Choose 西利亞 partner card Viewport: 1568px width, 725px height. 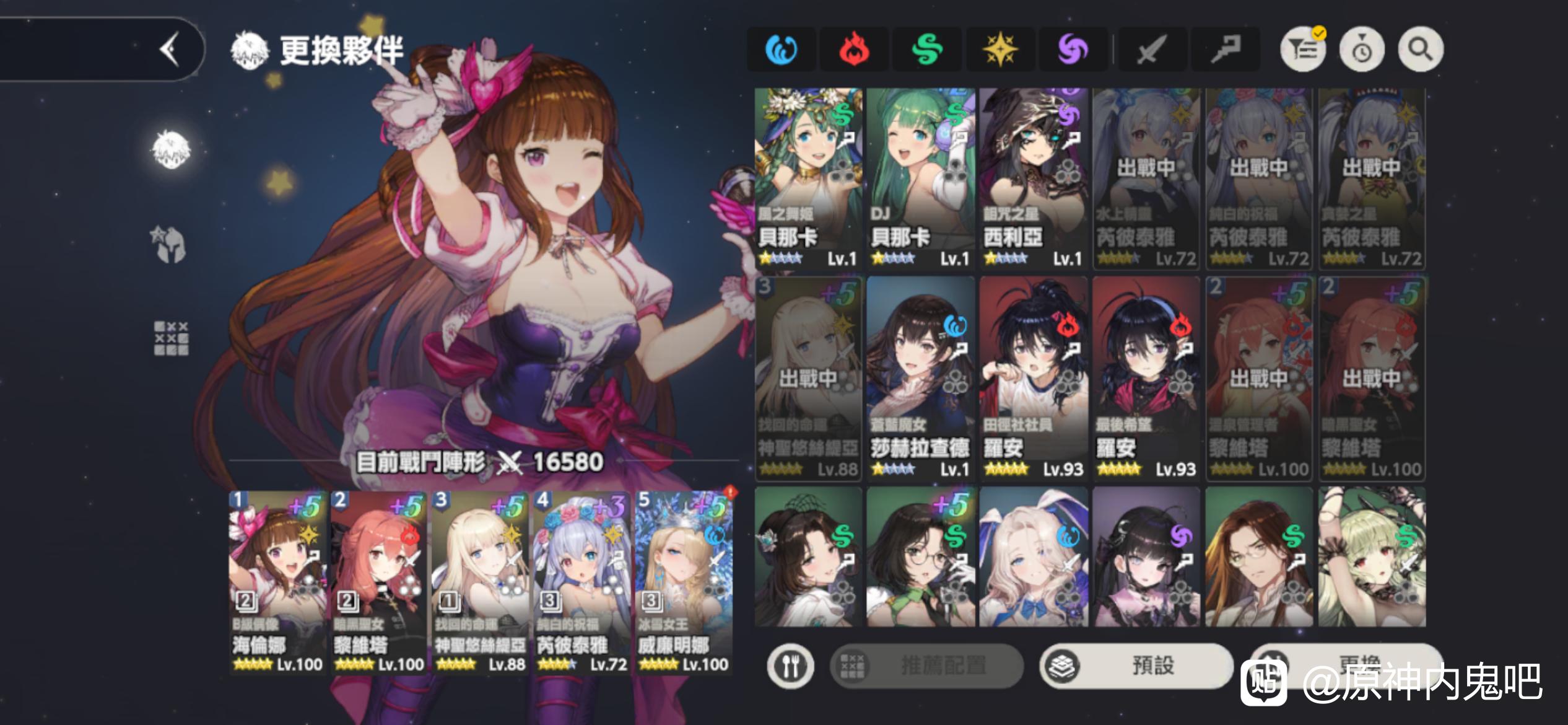click(1033, 178)
